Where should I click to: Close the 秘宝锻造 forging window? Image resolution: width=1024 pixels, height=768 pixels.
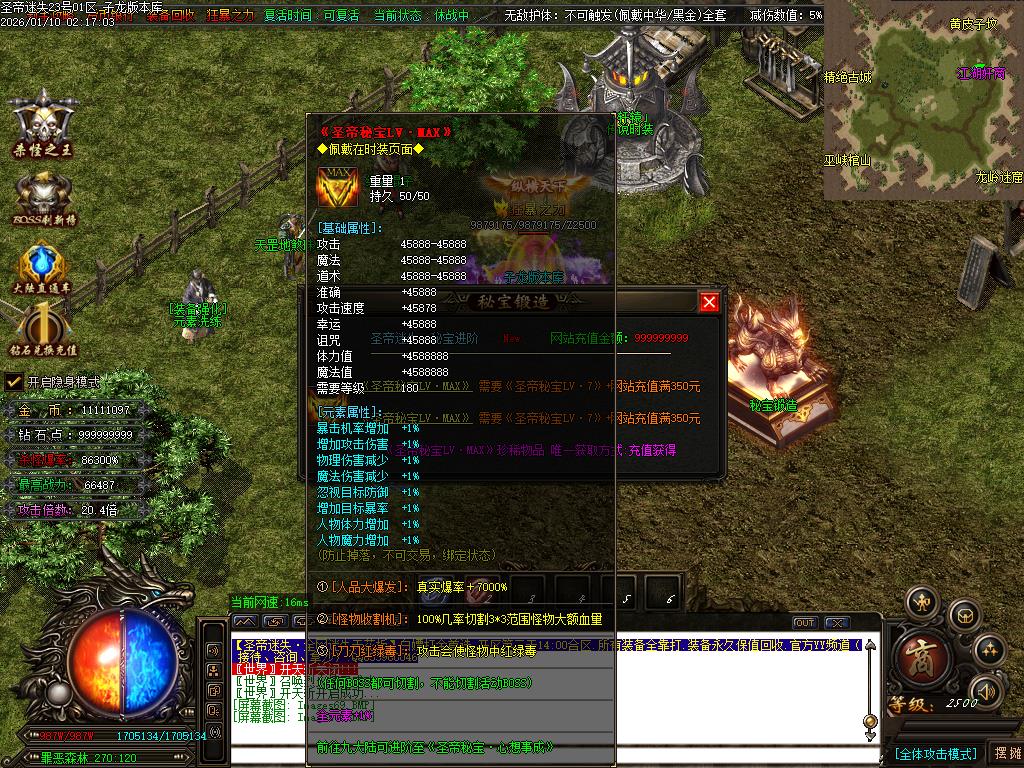(709, 302)
